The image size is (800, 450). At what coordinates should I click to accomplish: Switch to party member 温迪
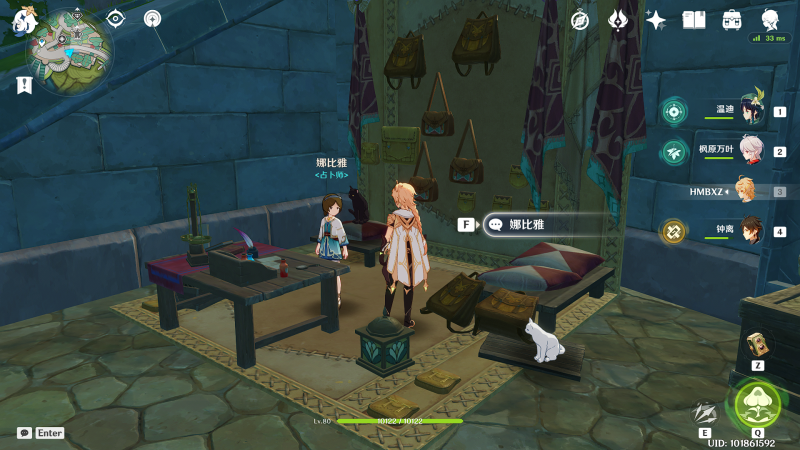(748, 111)
